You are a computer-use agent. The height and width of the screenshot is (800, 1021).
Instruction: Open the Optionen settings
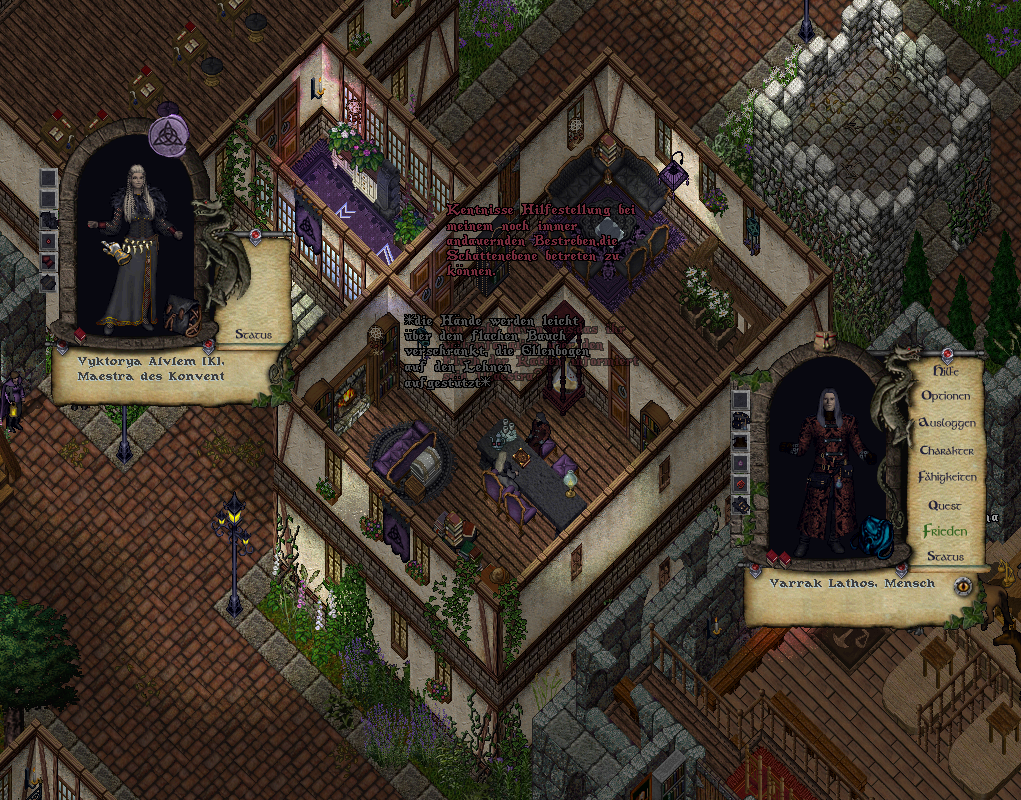(x=945, y=396)
